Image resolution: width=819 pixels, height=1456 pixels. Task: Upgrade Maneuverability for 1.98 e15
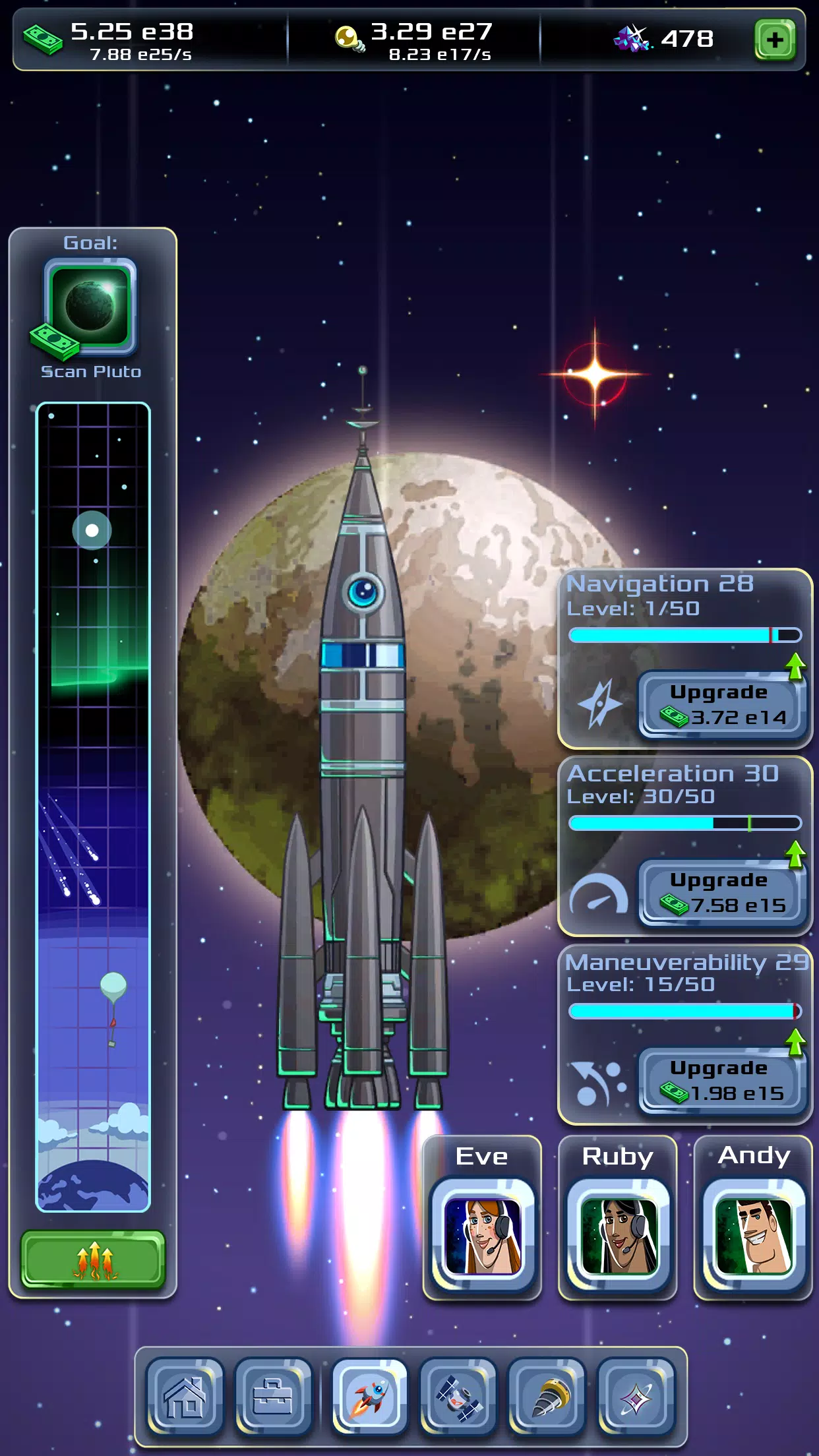pos(722,1081)
